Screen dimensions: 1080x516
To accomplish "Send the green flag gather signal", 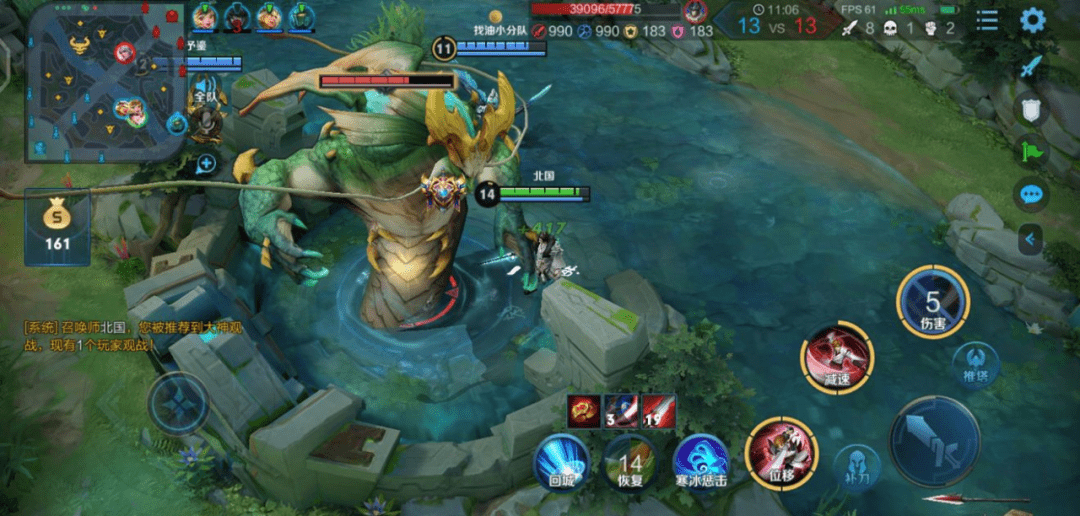I will tap(1031, 151).
